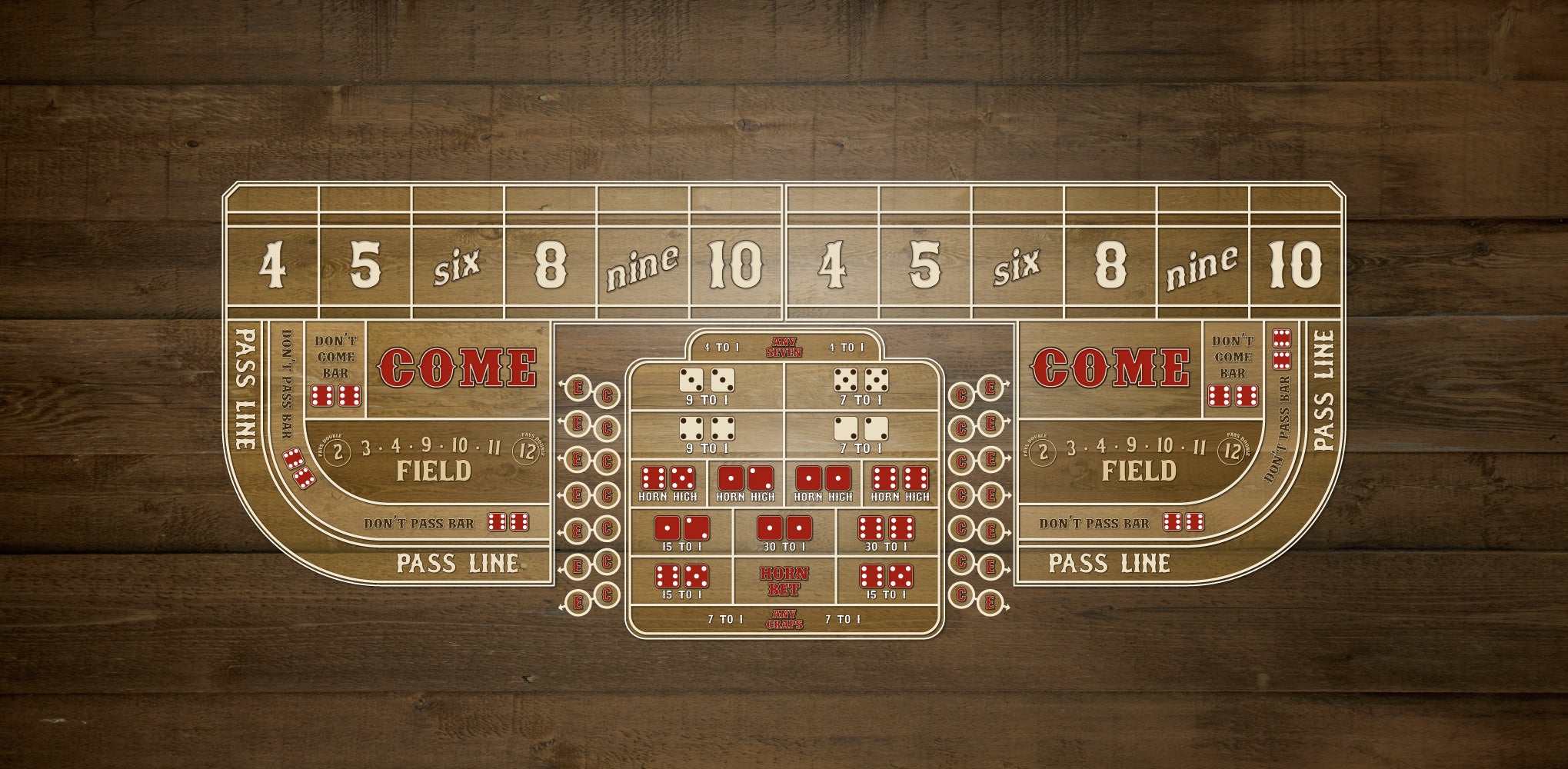Screen dimensions: 1568x769
Task: Select Horn High with one-two dice
Action: pyautogui.click(x=745, y=484)
